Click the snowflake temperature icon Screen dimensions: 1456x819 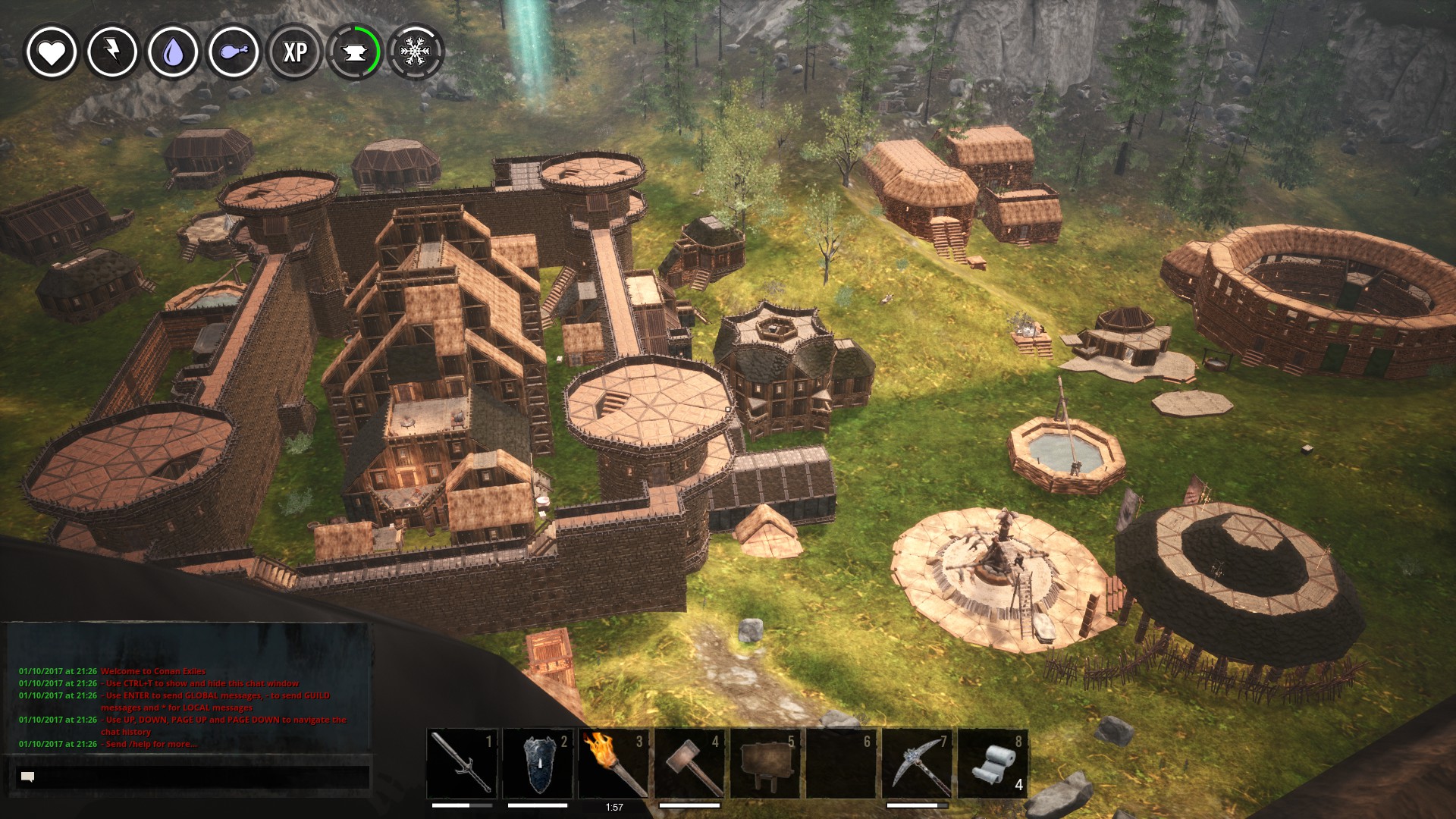415,52
